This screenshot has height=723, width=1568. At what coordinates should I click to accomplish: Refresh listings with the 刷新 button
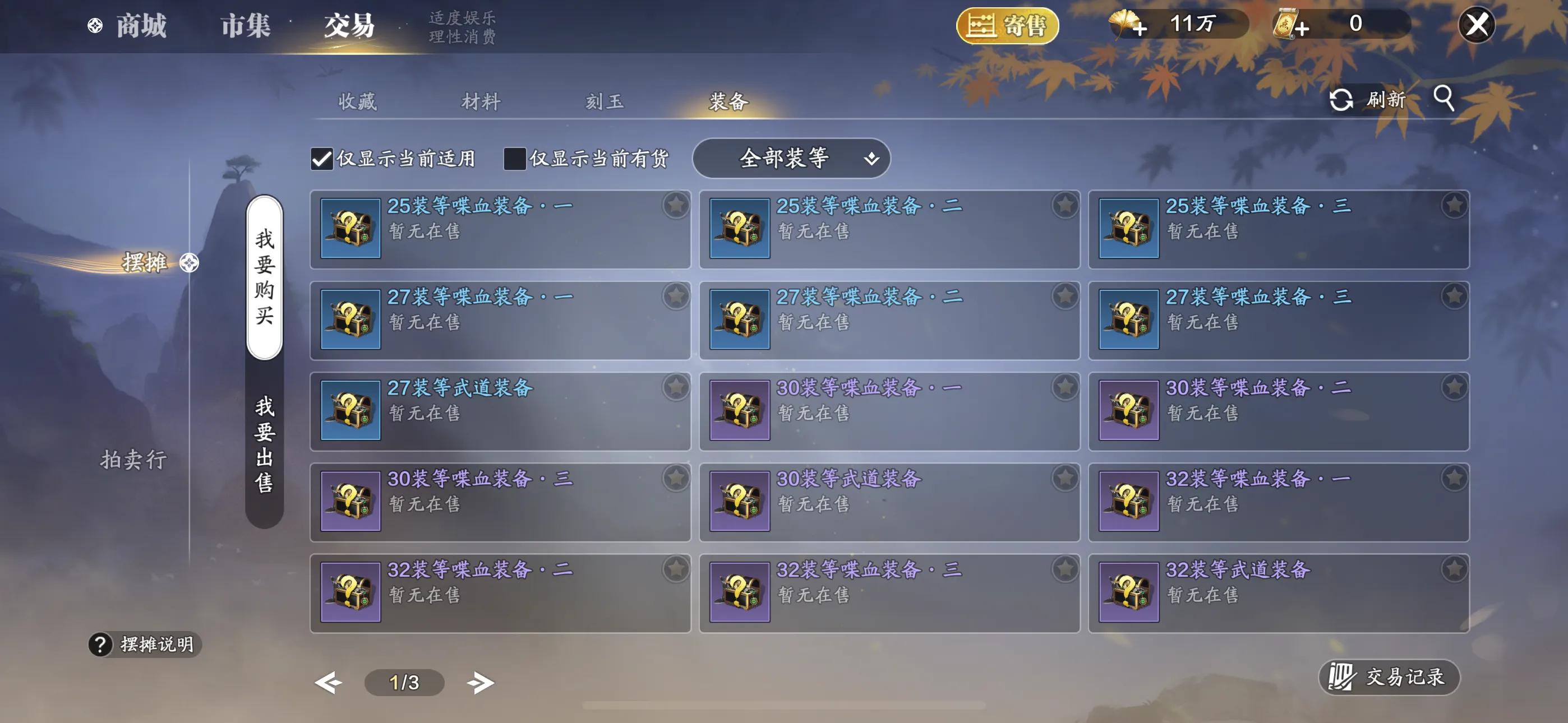click(1368, 99)
